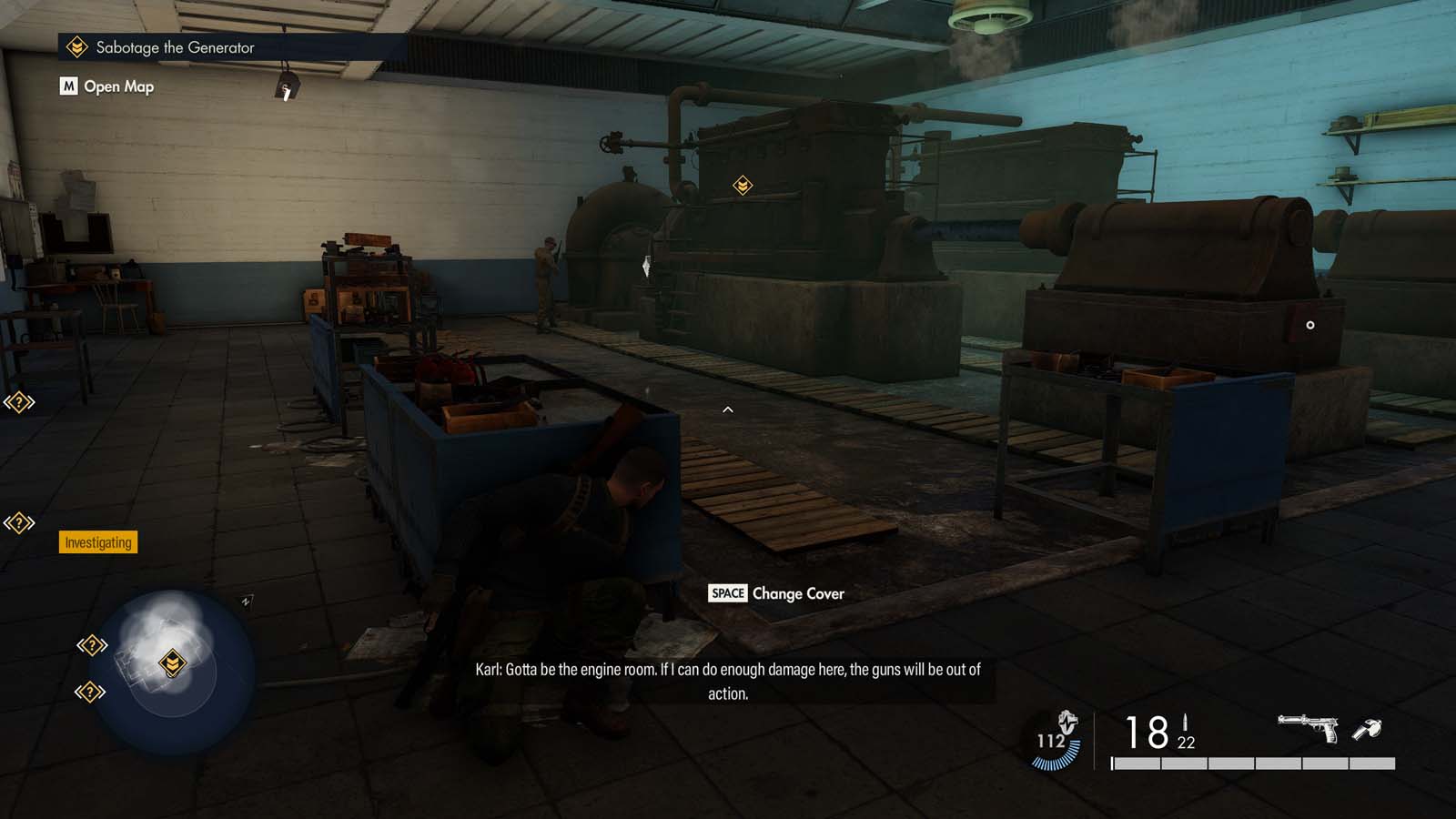Click the chevron cover indicator above Karl

pyautogui.click(x=727, y=409)
